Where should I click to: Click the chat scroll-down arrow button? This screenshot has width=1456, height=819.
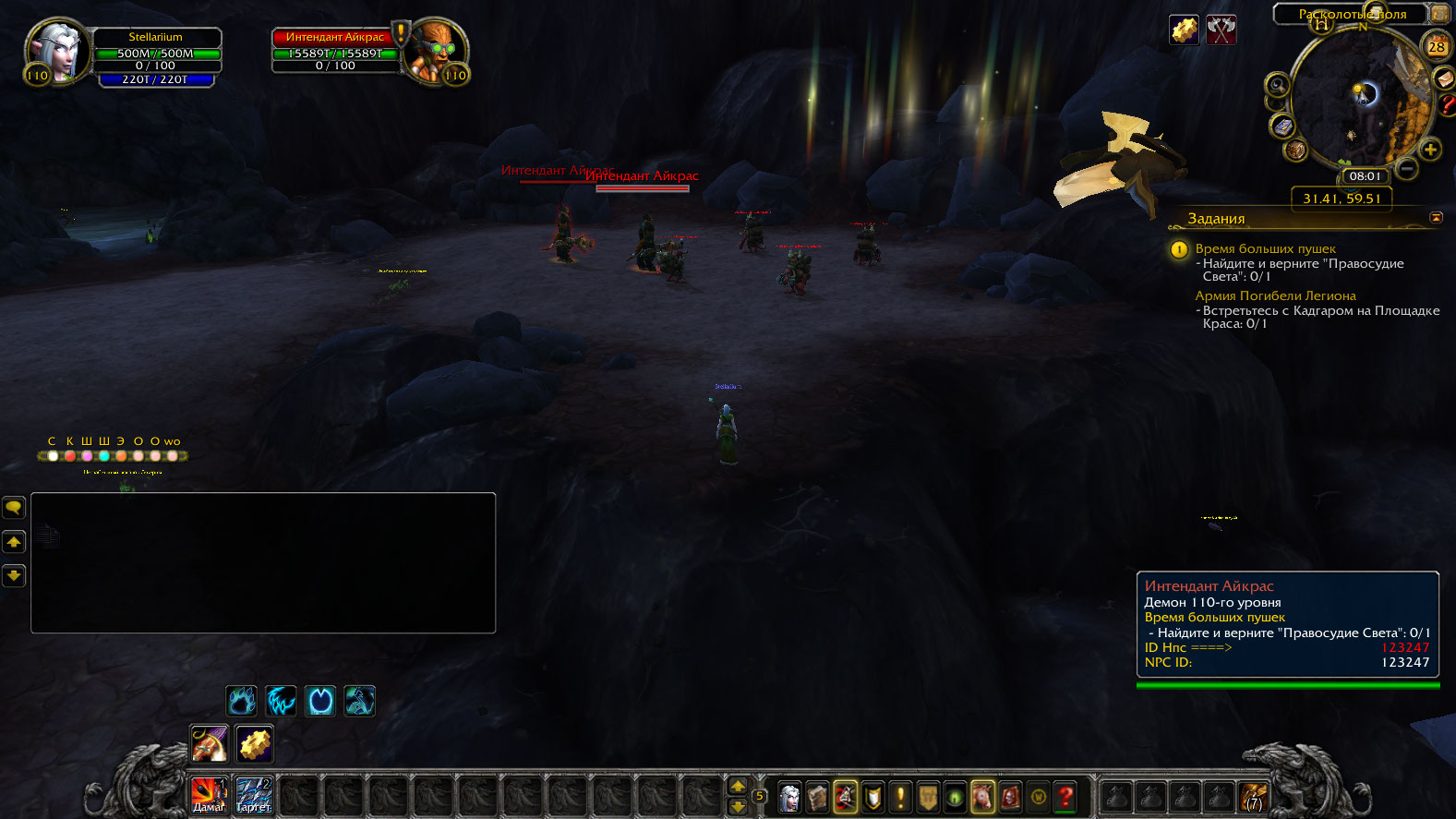coord(14,575)
